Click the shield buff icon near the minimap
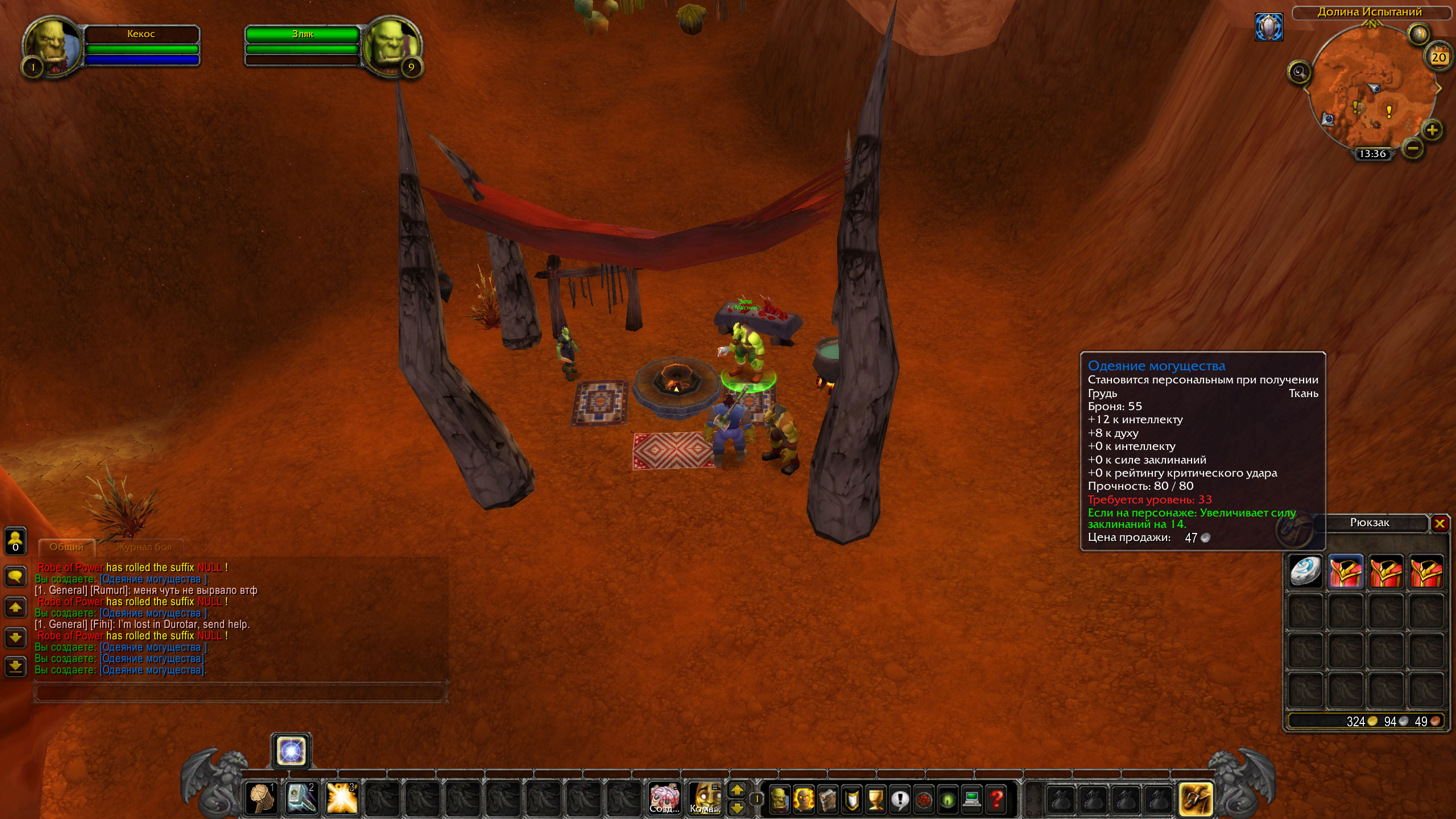Viewport: 1456px width, 819px height. pyautogui.click(x=1269, y=27)
